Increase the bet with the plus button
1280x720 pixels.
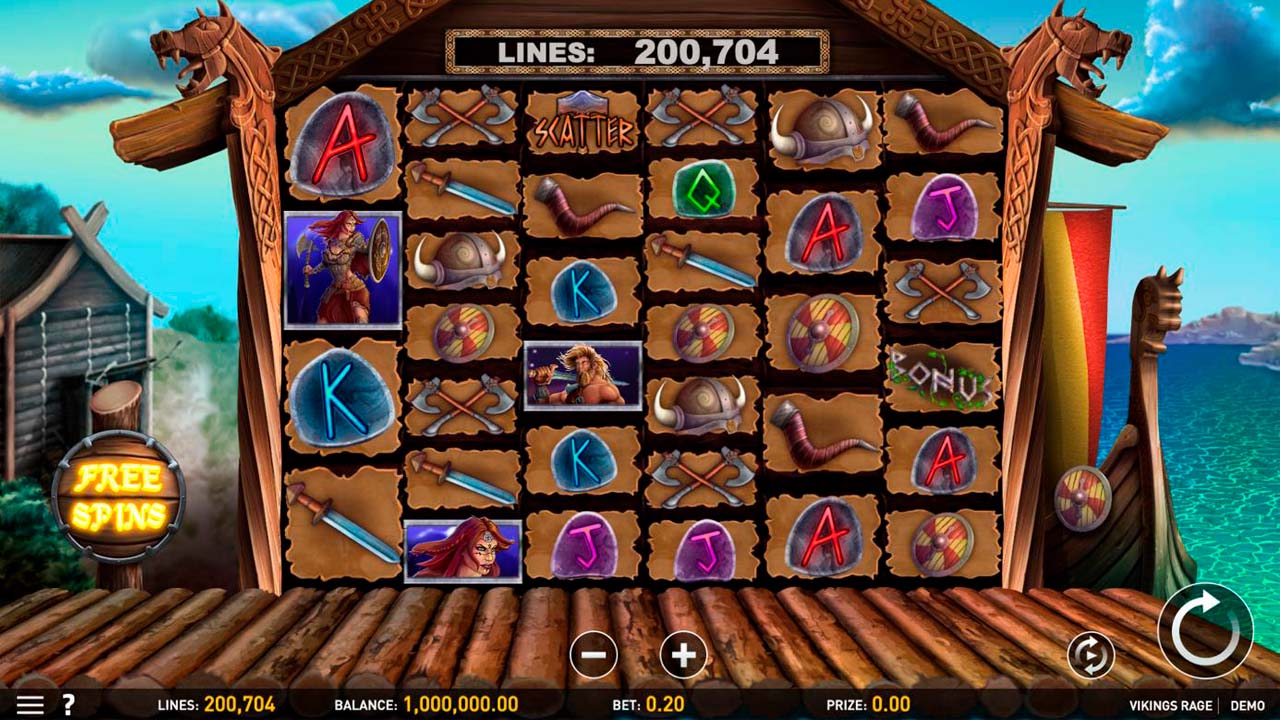pos(684,655)
